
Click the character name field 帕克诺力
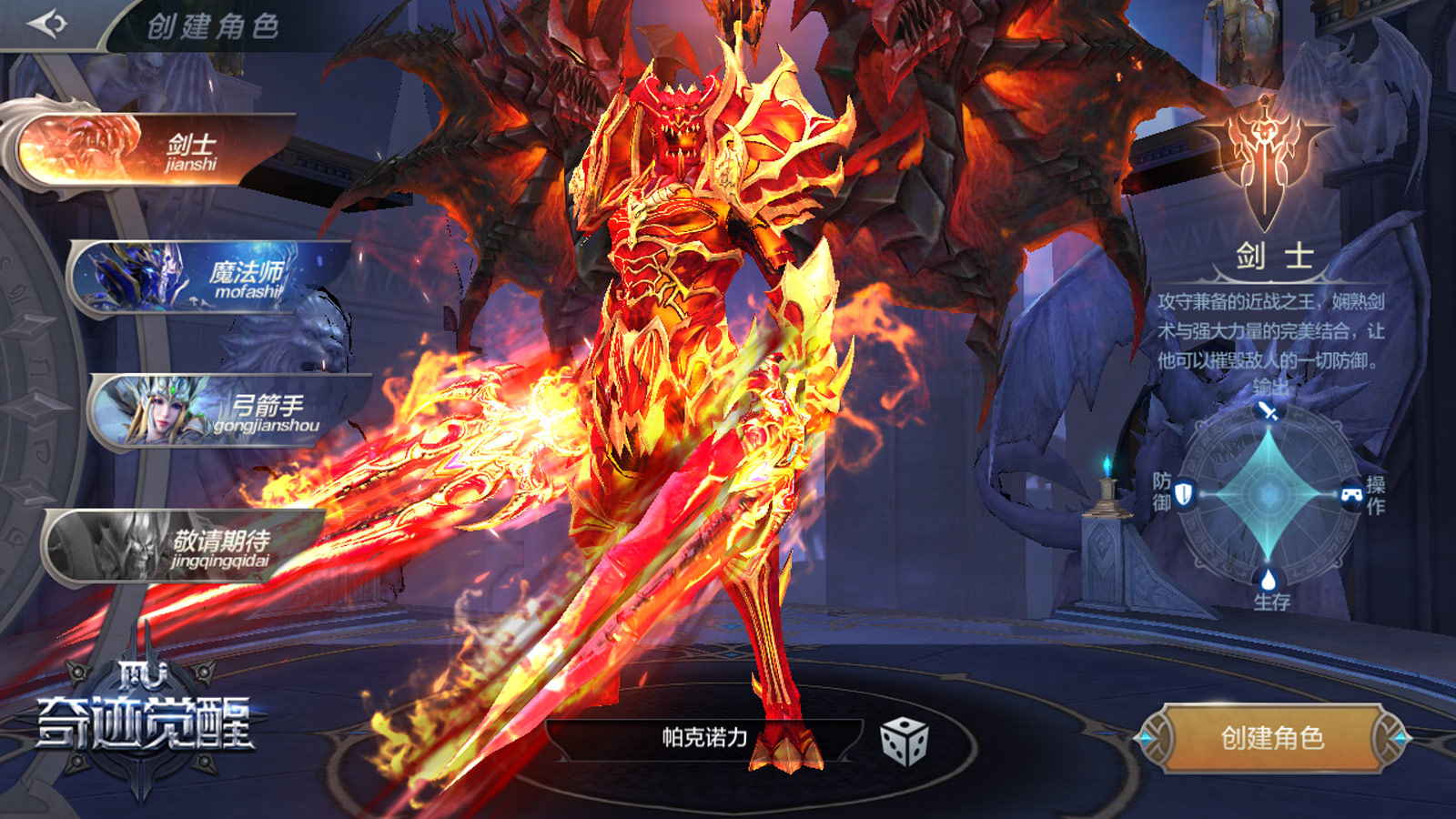click(704, 738)
